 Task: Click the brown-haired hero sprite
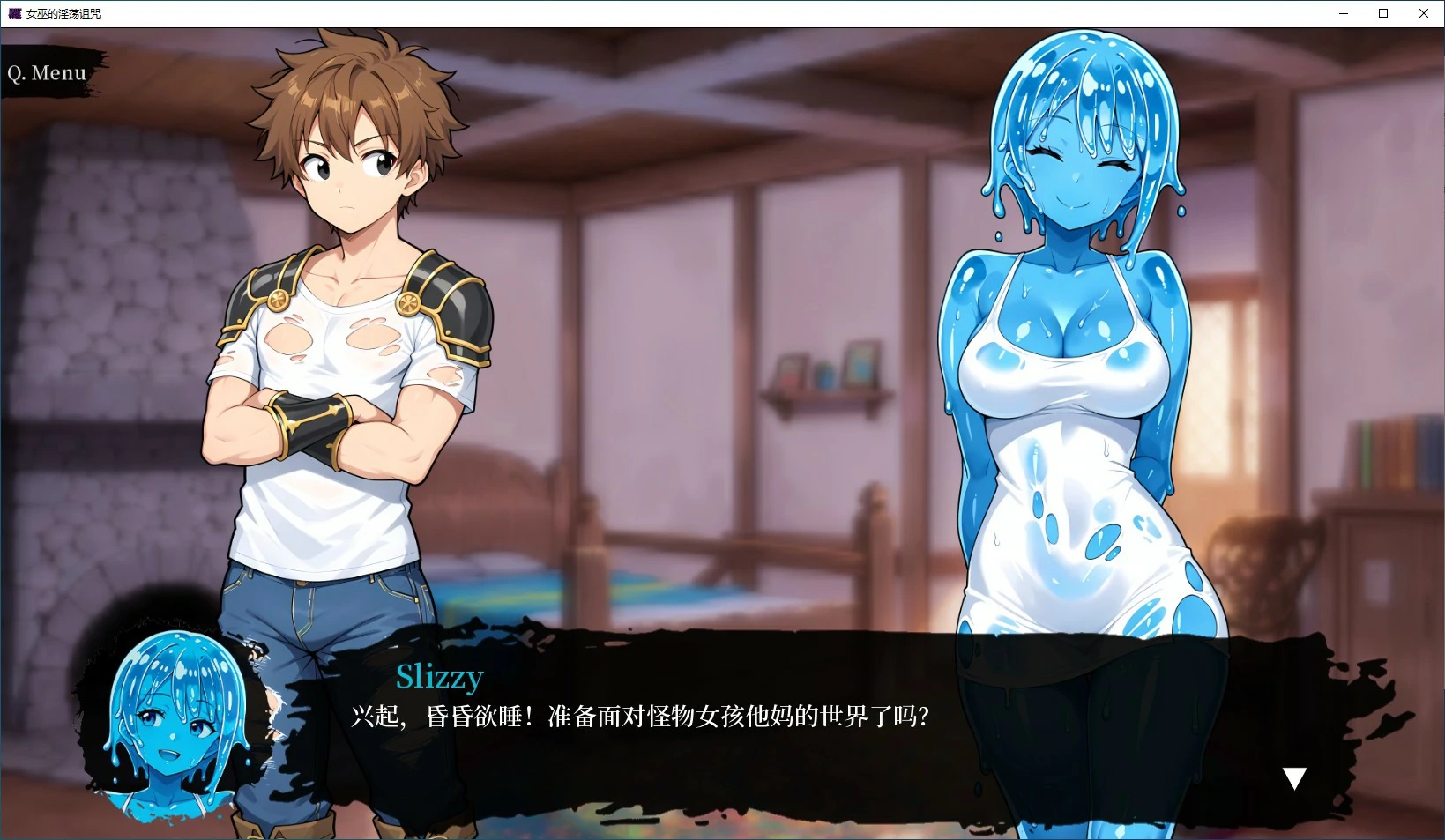[344, 353]
